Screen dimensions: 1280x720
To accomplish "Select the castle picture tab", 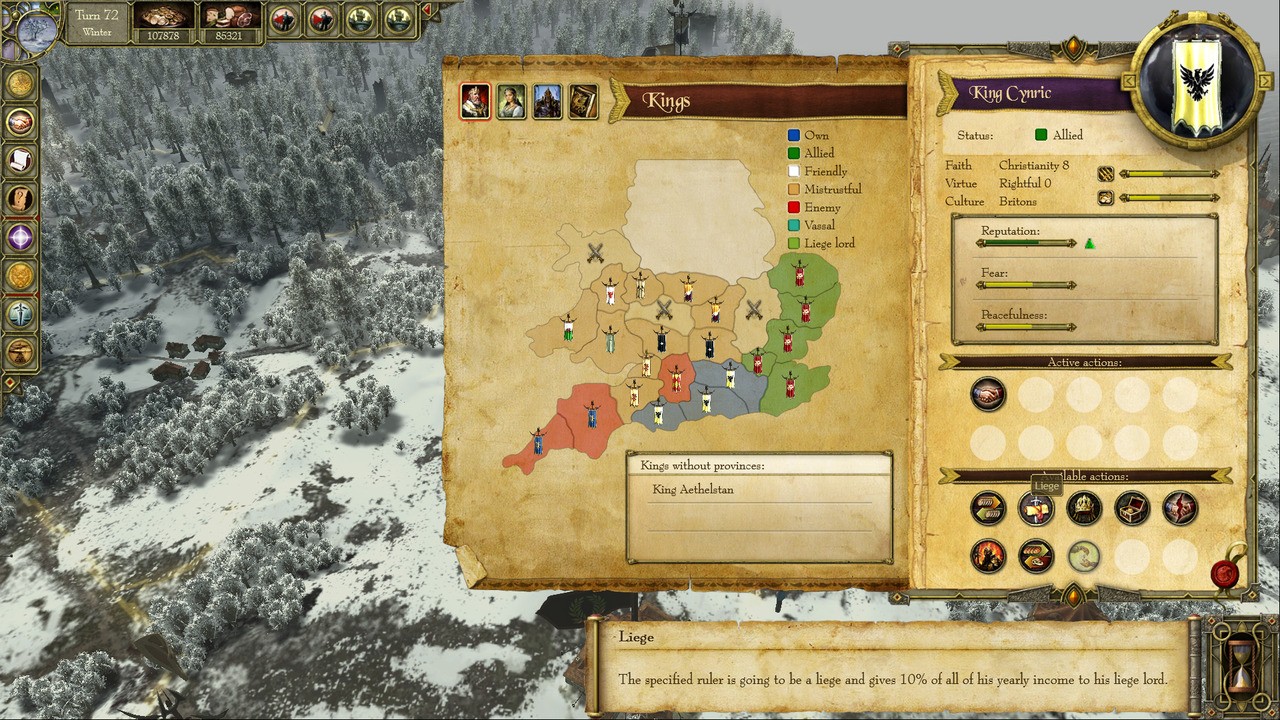I will (547, 101).
